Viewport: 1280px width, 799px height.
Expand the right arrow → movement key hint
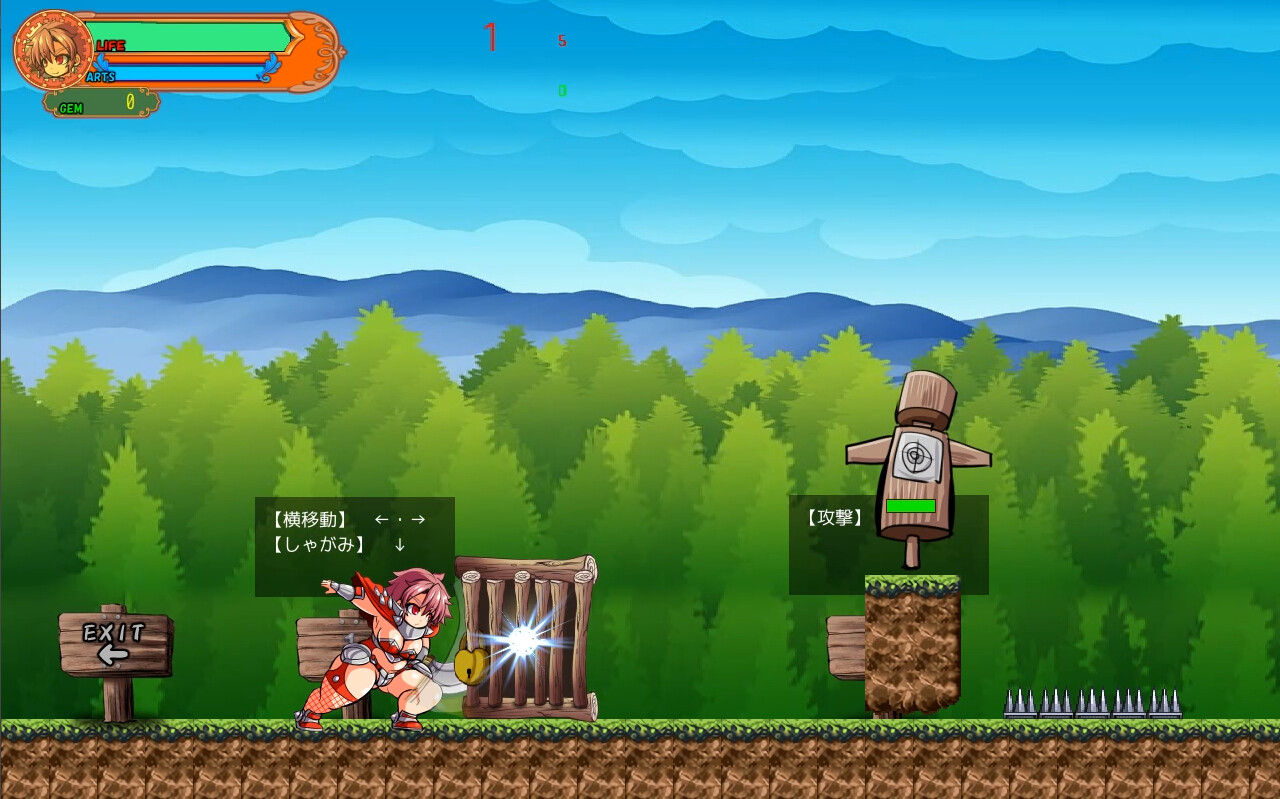click(417, 519)
